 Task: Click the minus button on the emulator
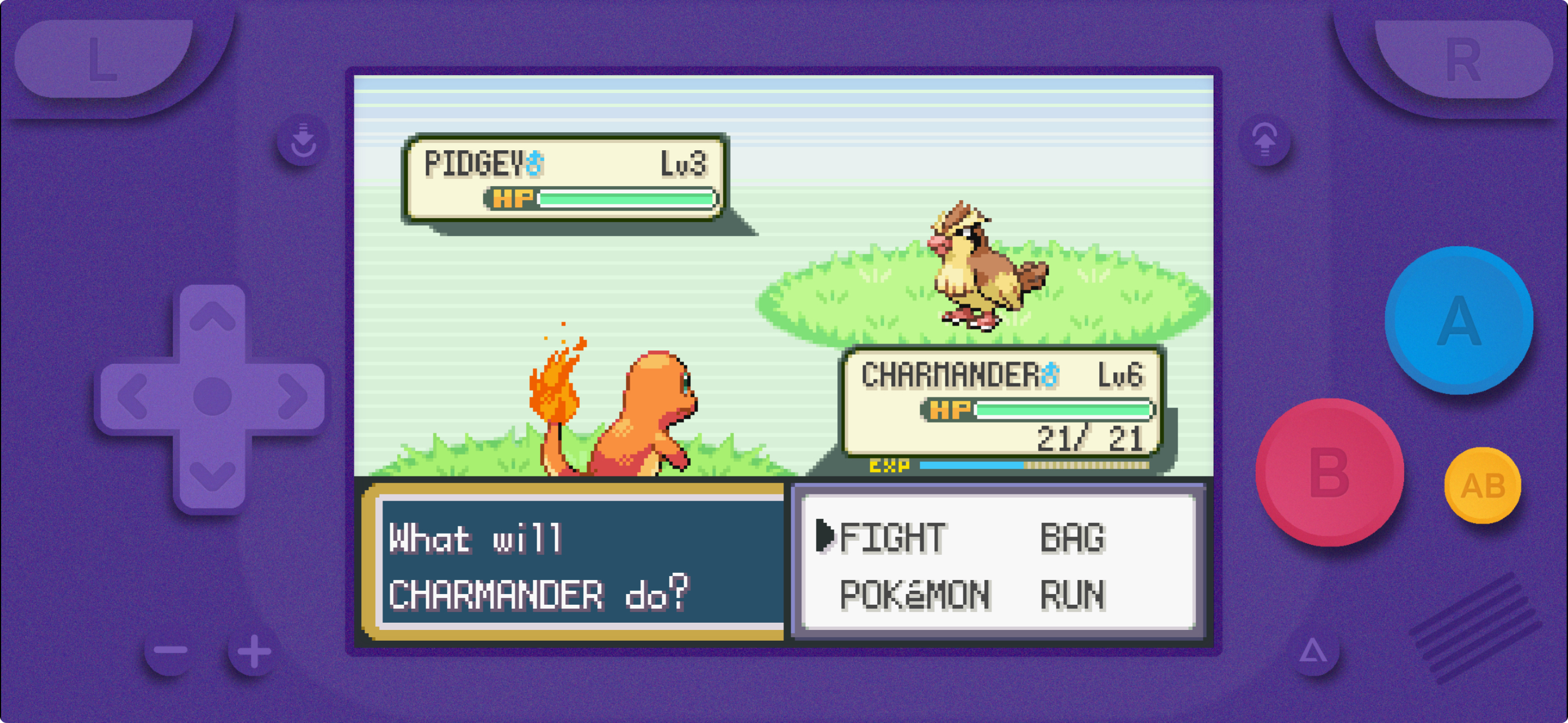coord(170,650)
